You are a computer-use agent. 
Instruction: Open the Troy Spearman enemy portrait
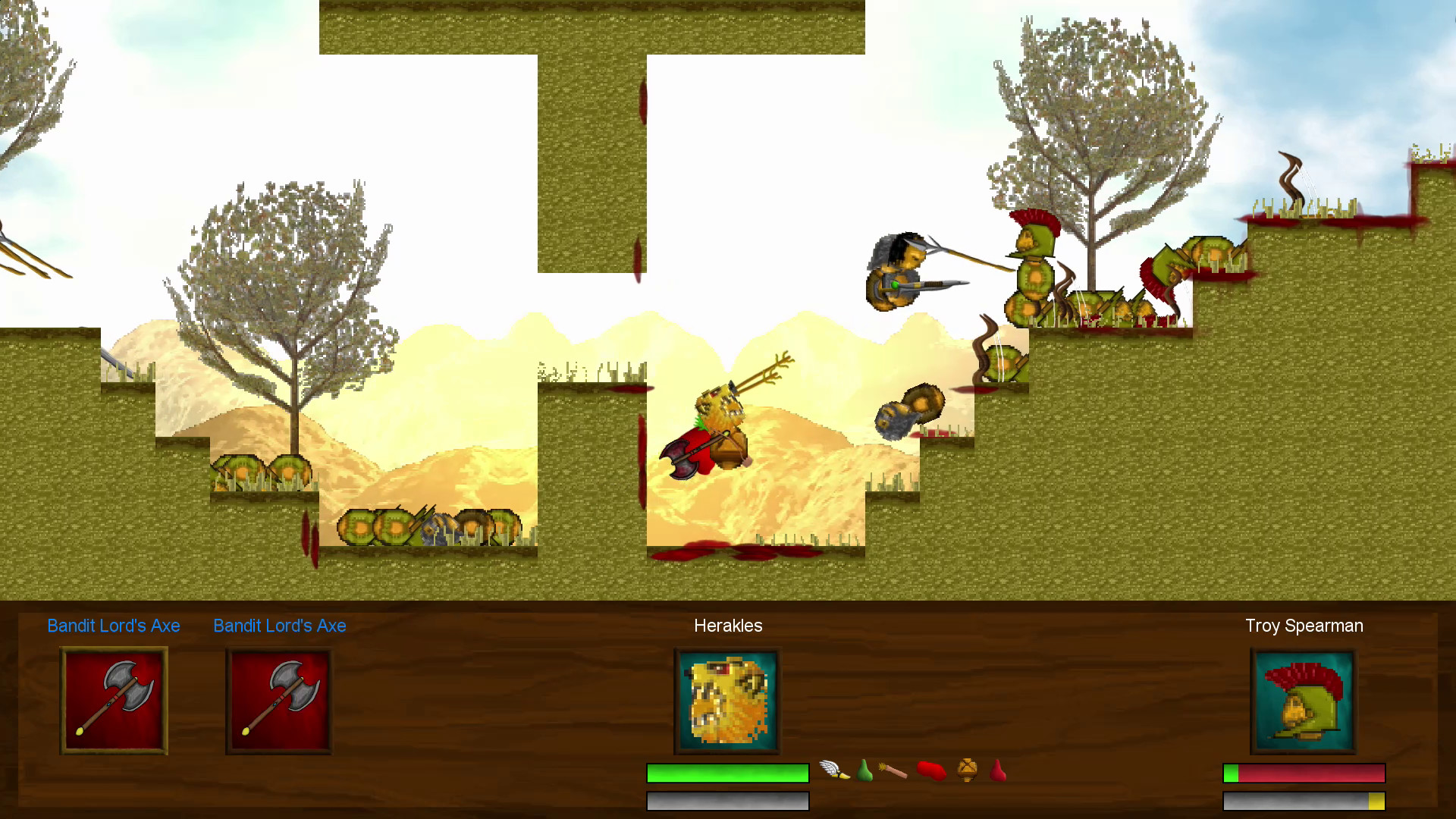click(1303, 699)
